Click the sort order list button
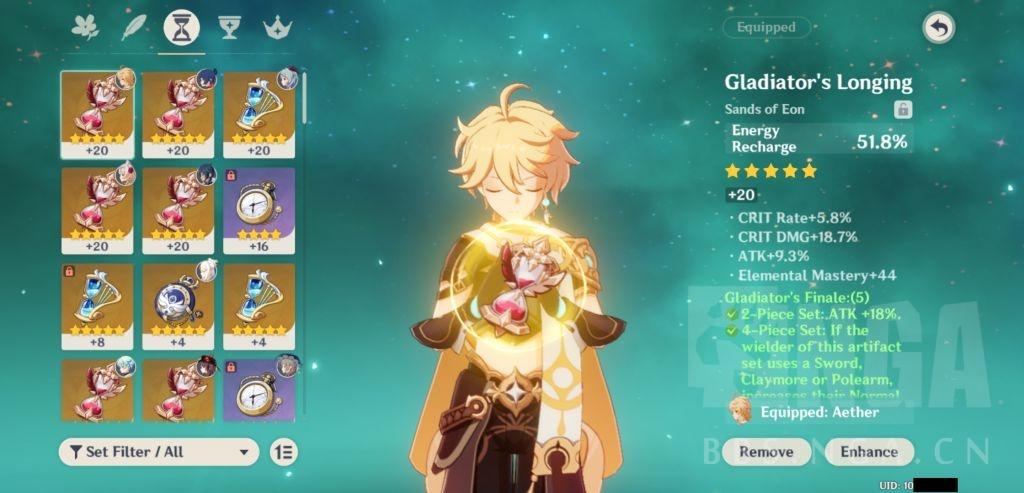The height and width of the screenshot is (493, 1024). pyautogui.click(x=284, y=452)
